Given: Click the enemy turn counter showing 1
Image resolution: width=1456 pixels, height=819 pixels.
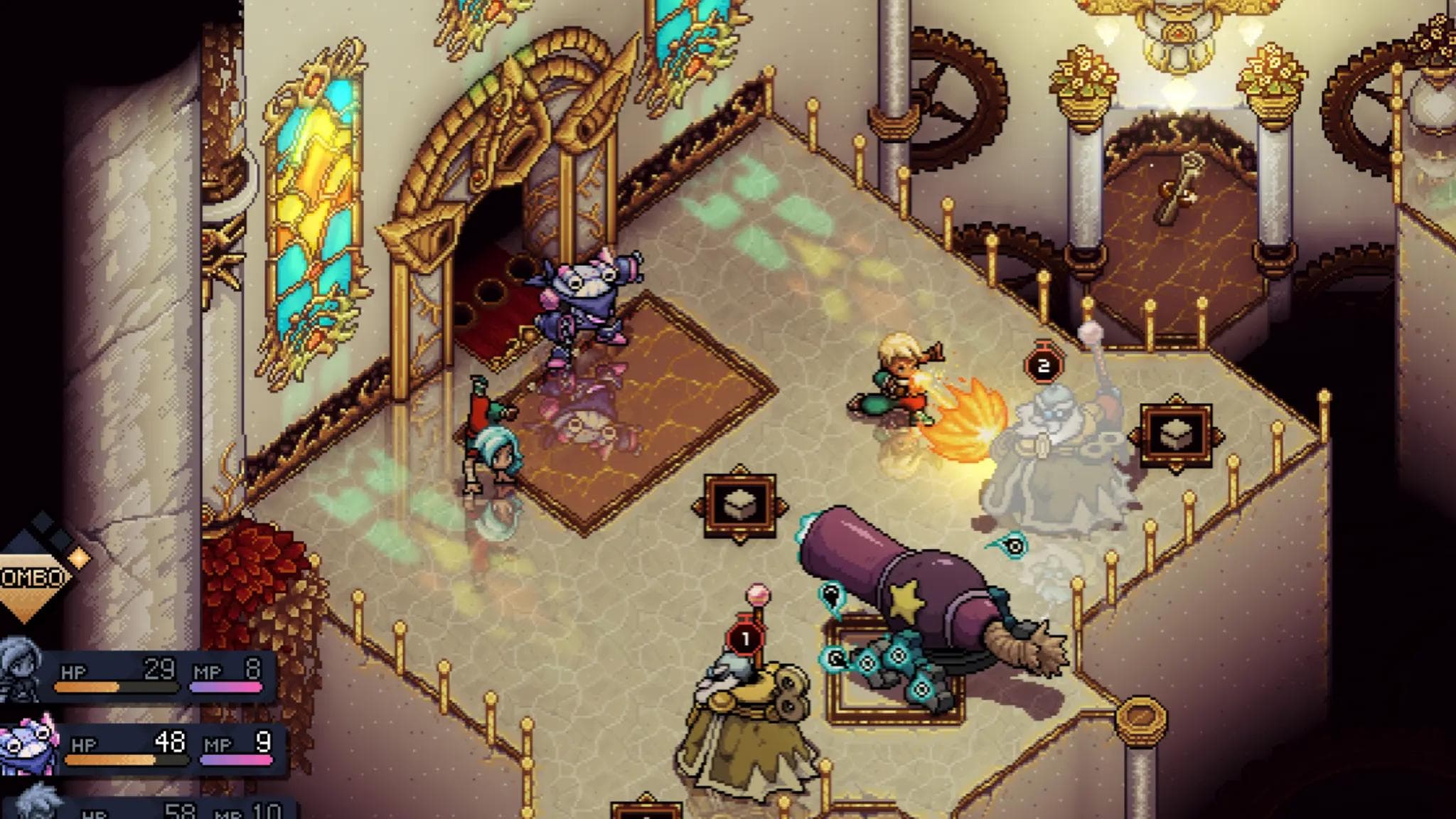Looking at the screenshot, I should pos(745,639).
